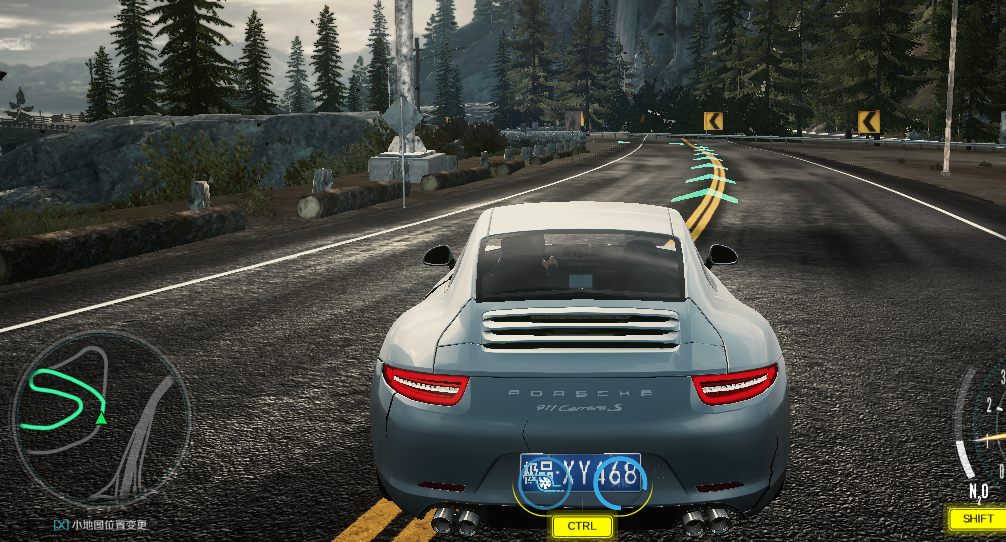1006x542 pixels.
Task: Click the circular minimap
Action: (100, 420)
